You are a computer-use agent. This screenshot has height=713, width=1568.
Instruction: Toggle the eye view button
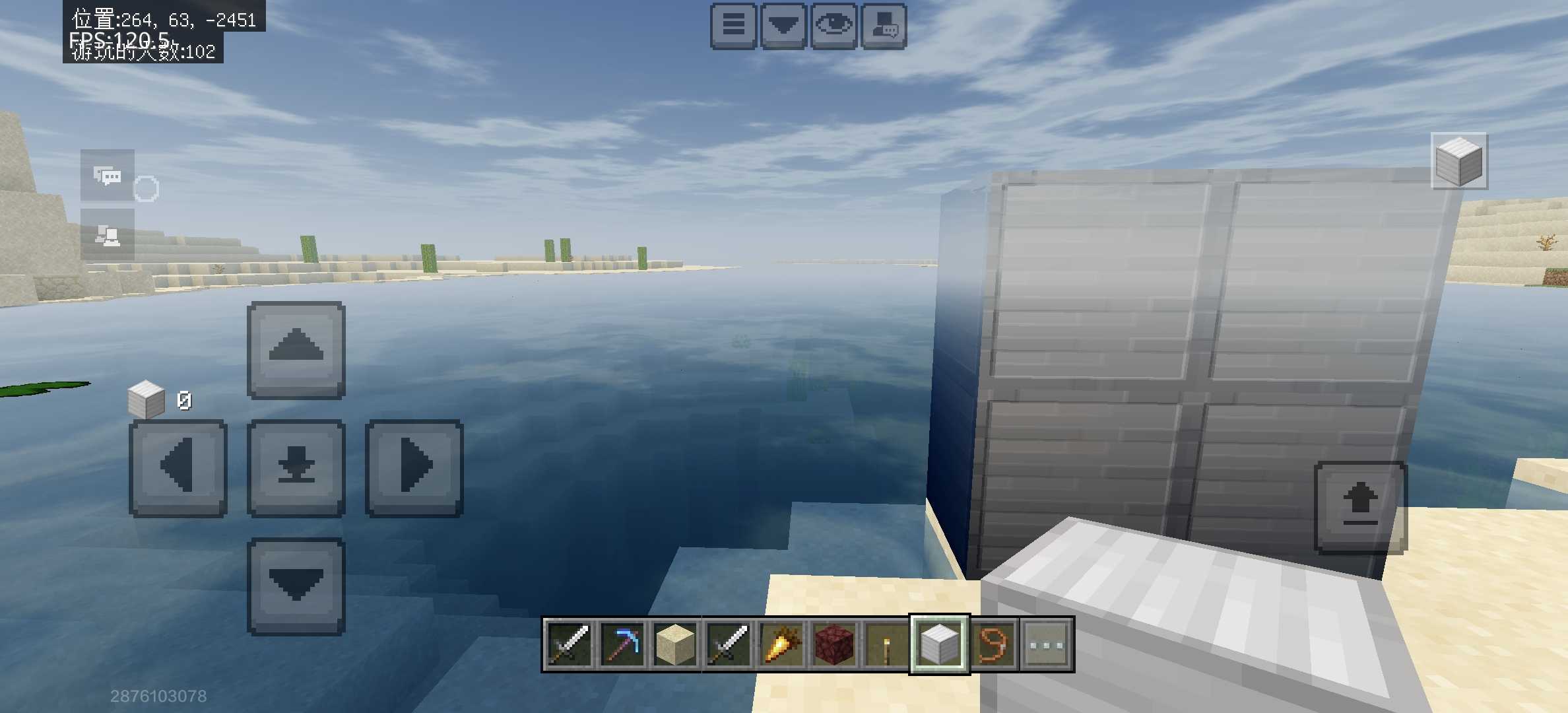pyautogui.click(x=834, y=26)
